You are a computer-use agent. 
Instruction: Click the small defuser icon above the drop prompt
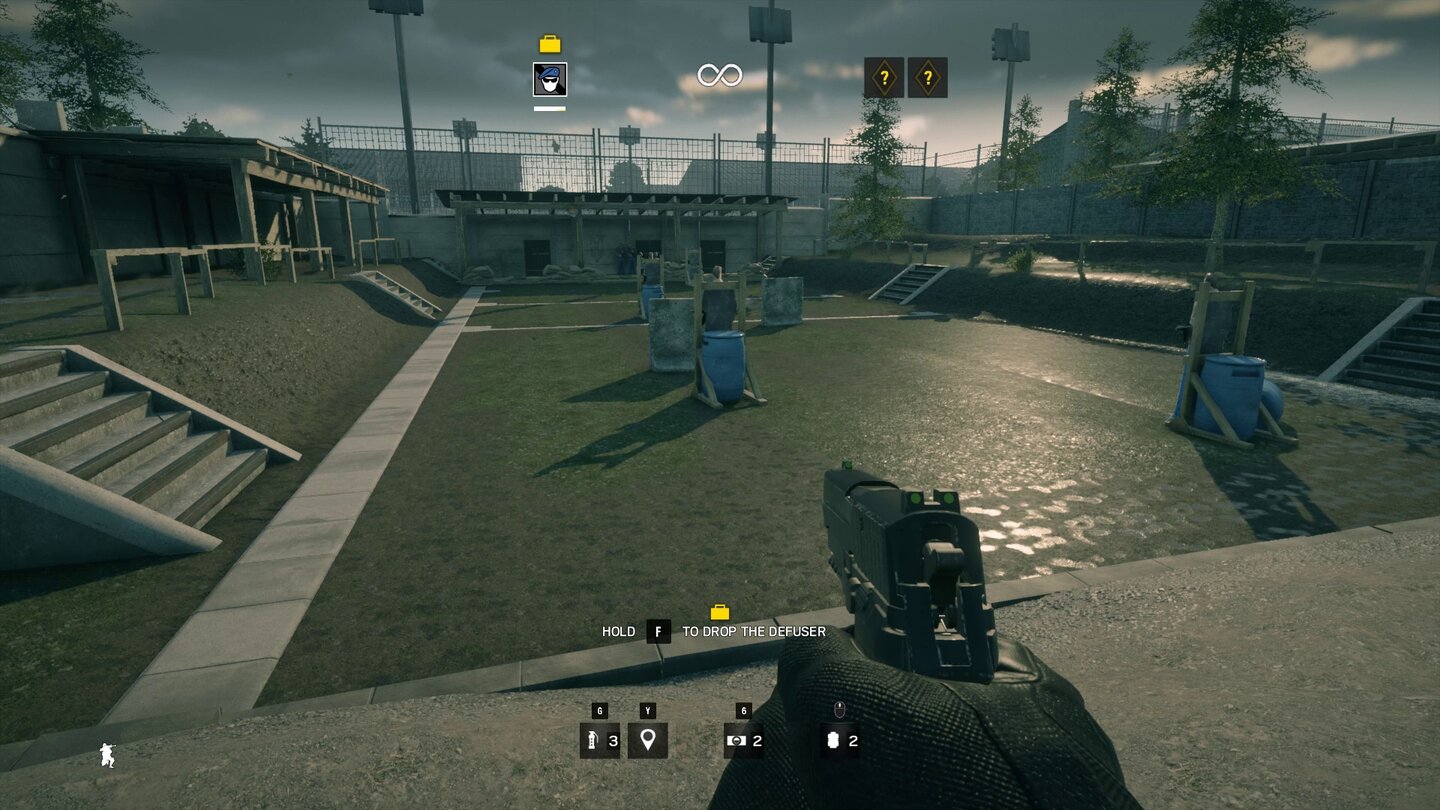[722, 611]
